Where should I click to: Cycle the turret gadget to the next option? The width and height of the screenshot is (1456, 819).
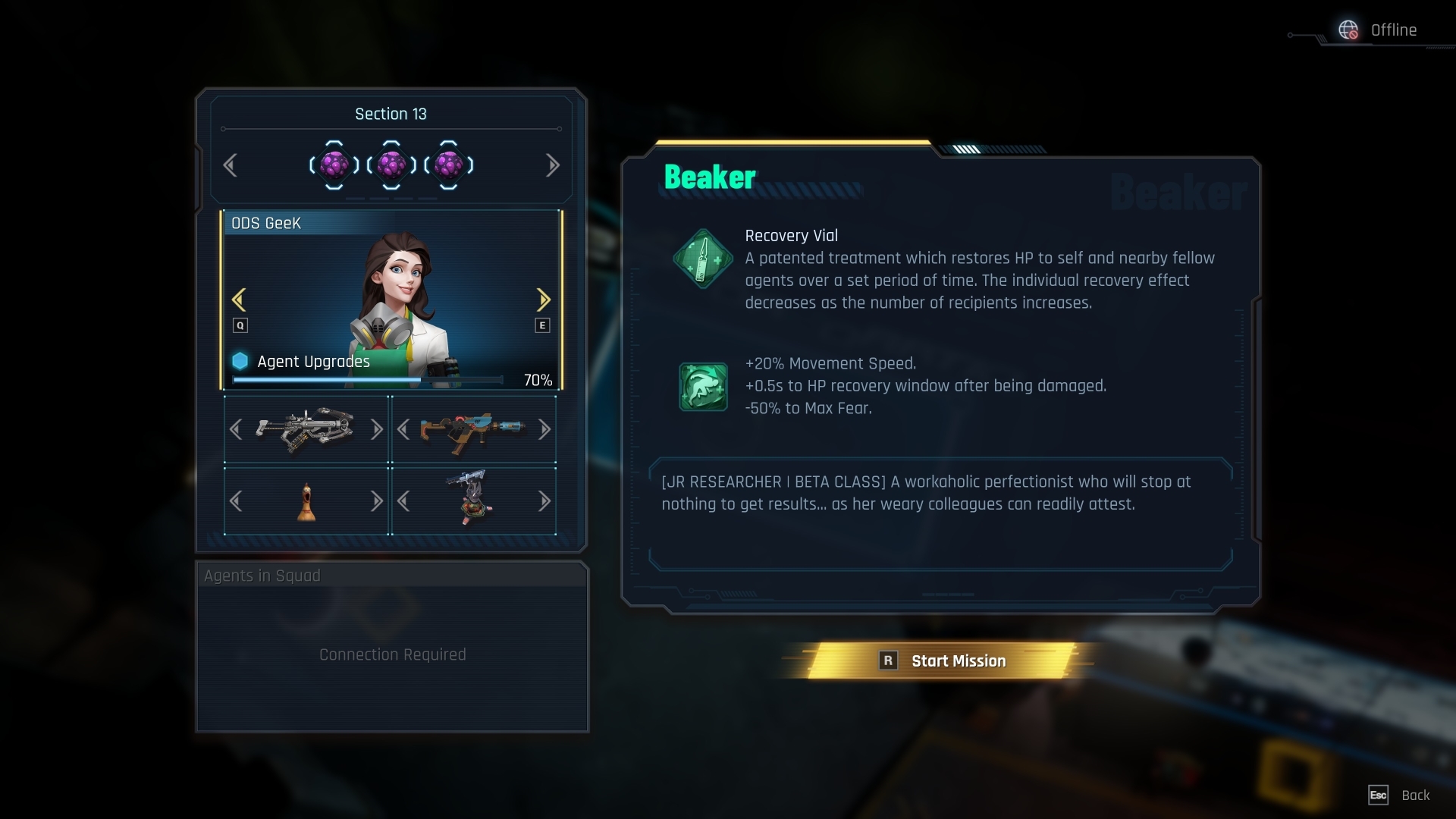point(544,501)
